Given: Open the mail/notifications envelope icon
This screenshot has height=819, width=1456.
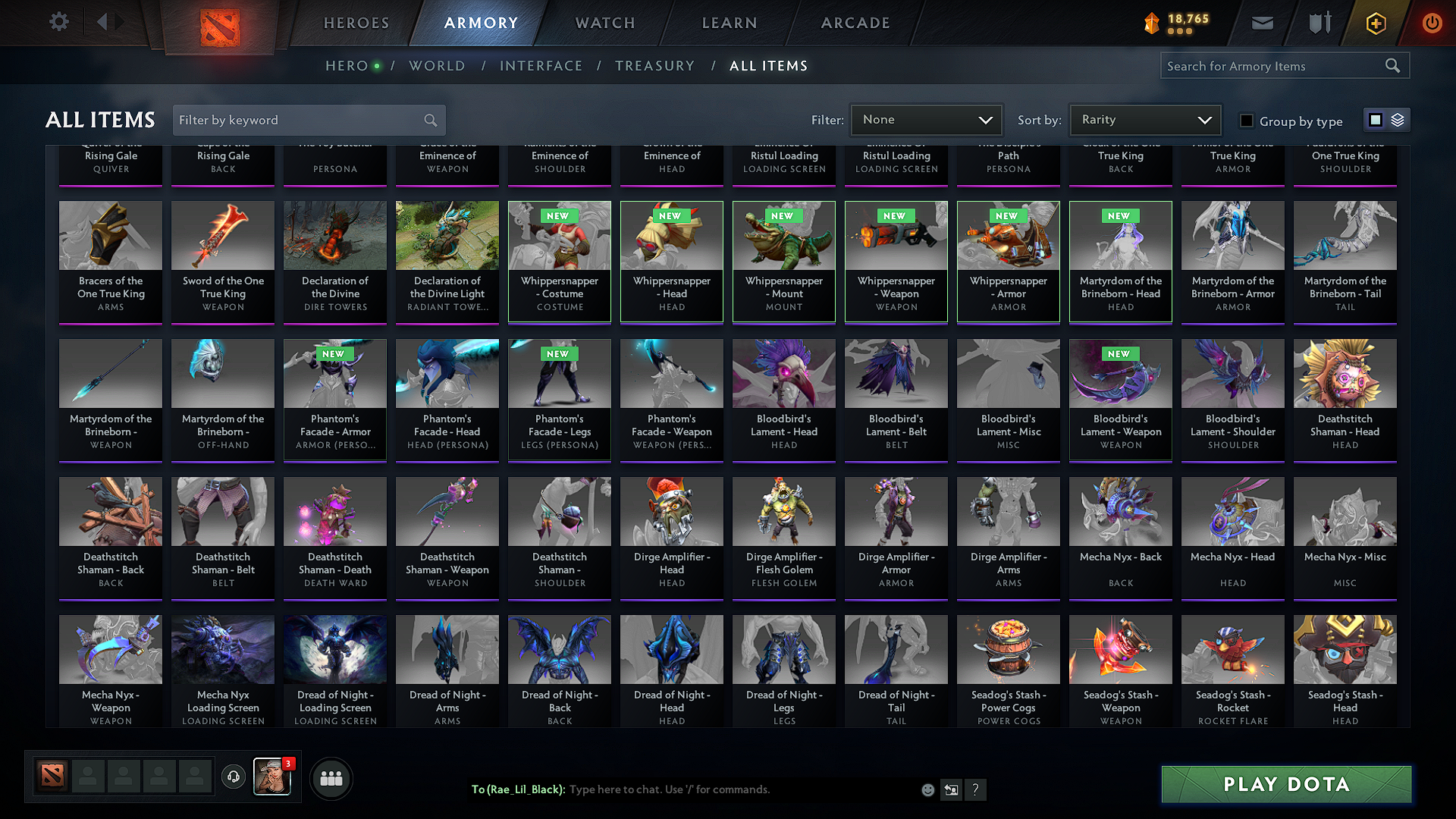Looking at the screenshot, I should [1261, 23].
